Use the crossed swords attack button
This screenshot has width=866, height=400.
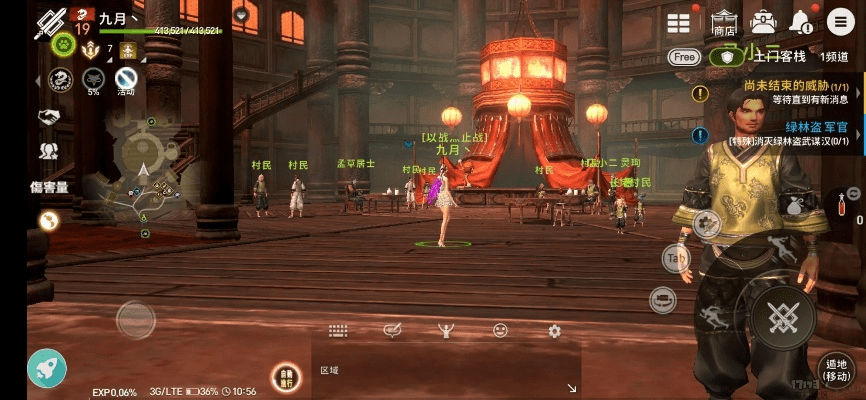coord(783,320)
